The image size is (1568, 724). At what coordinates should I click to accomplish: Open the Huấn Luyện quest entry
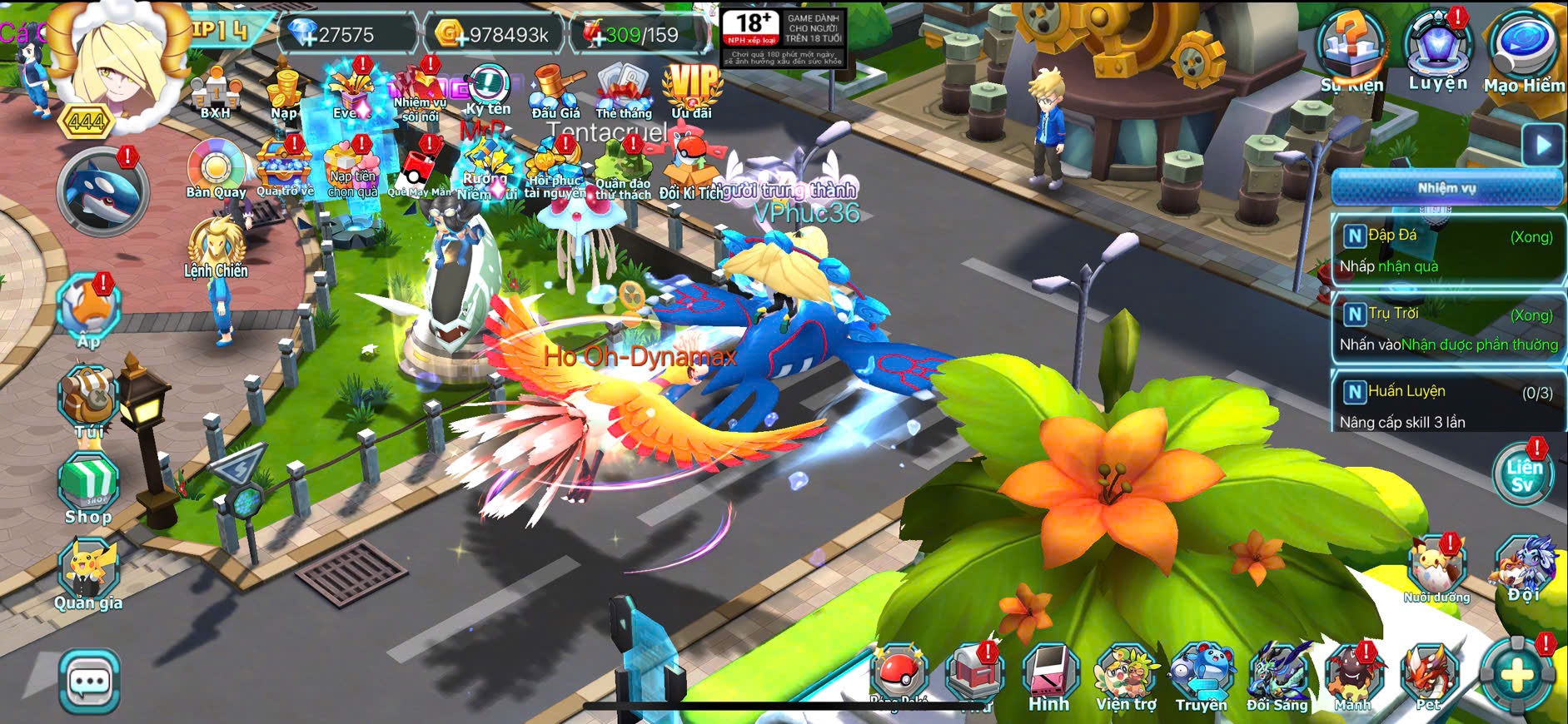tap(1448, 405)
